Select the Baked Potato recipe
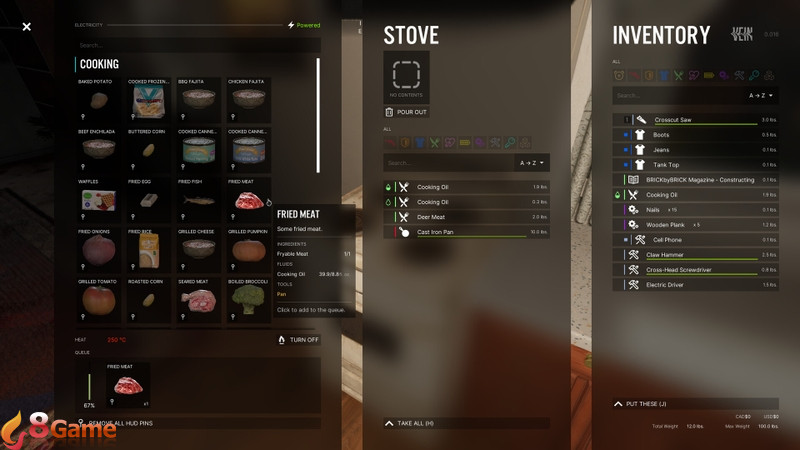The height and width of the screenshot is (450, 800). [x=99, y=100]
